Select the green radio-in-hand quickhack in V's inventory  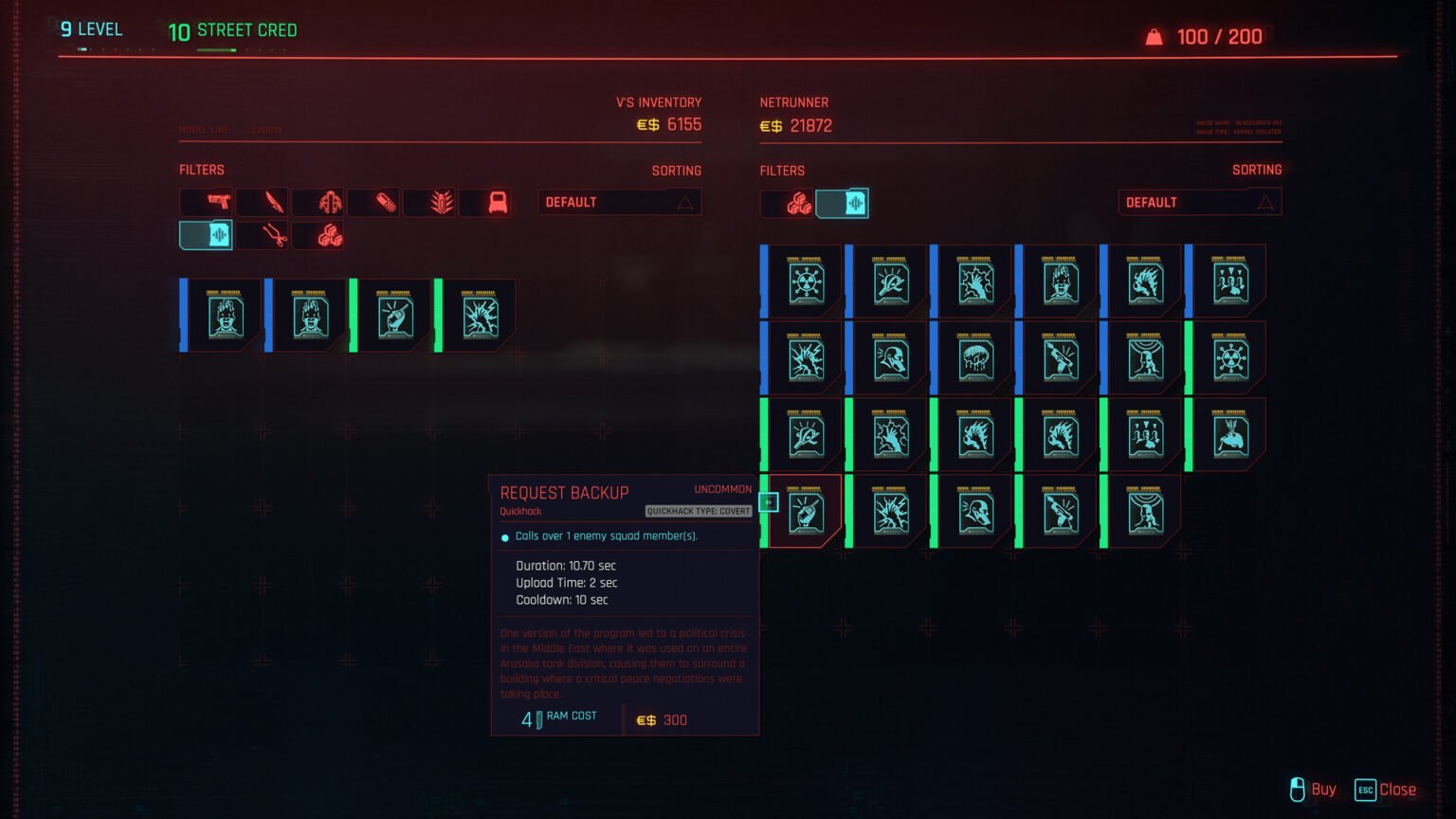coord(395,316)
